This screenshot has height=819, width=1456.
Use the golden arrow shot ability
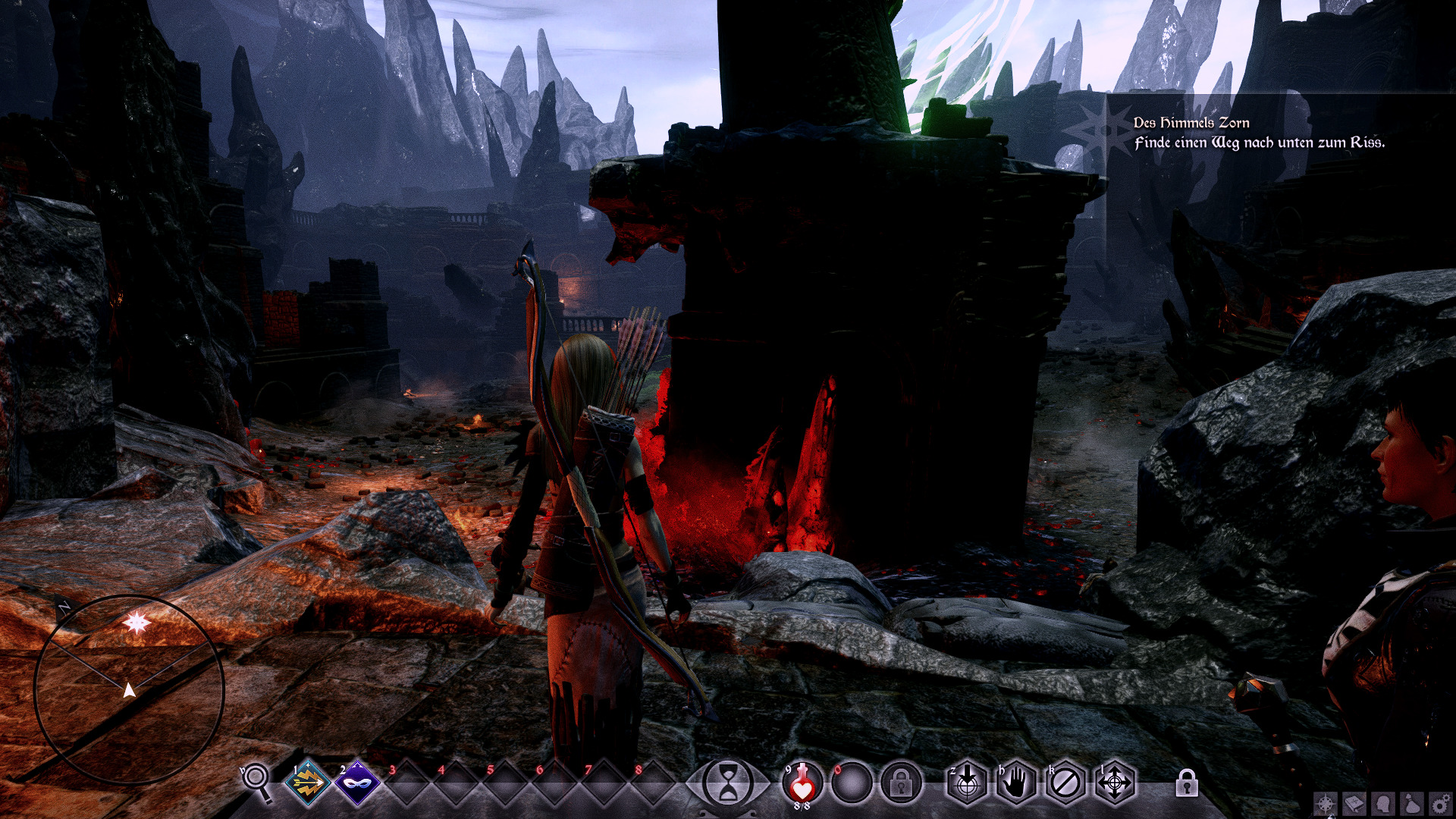307,783
